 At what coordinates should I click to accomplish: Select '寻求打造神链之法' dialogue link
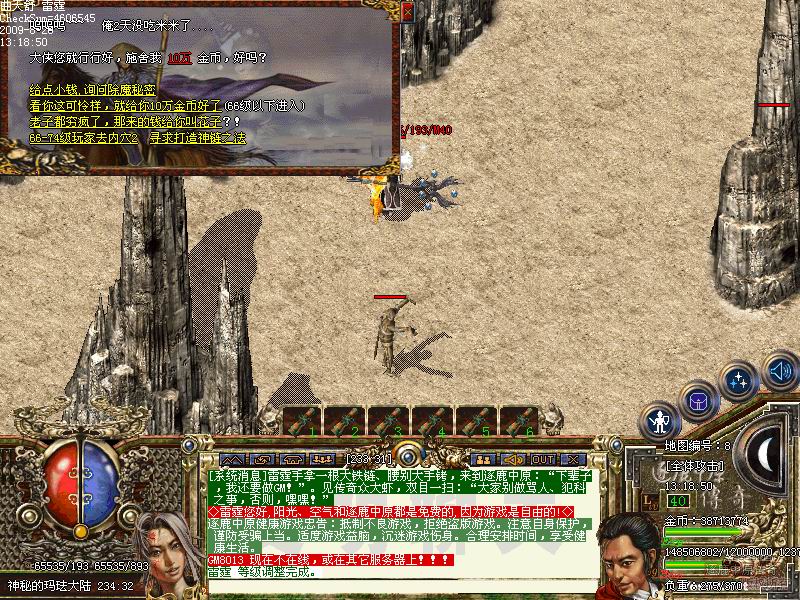[197, 138]
